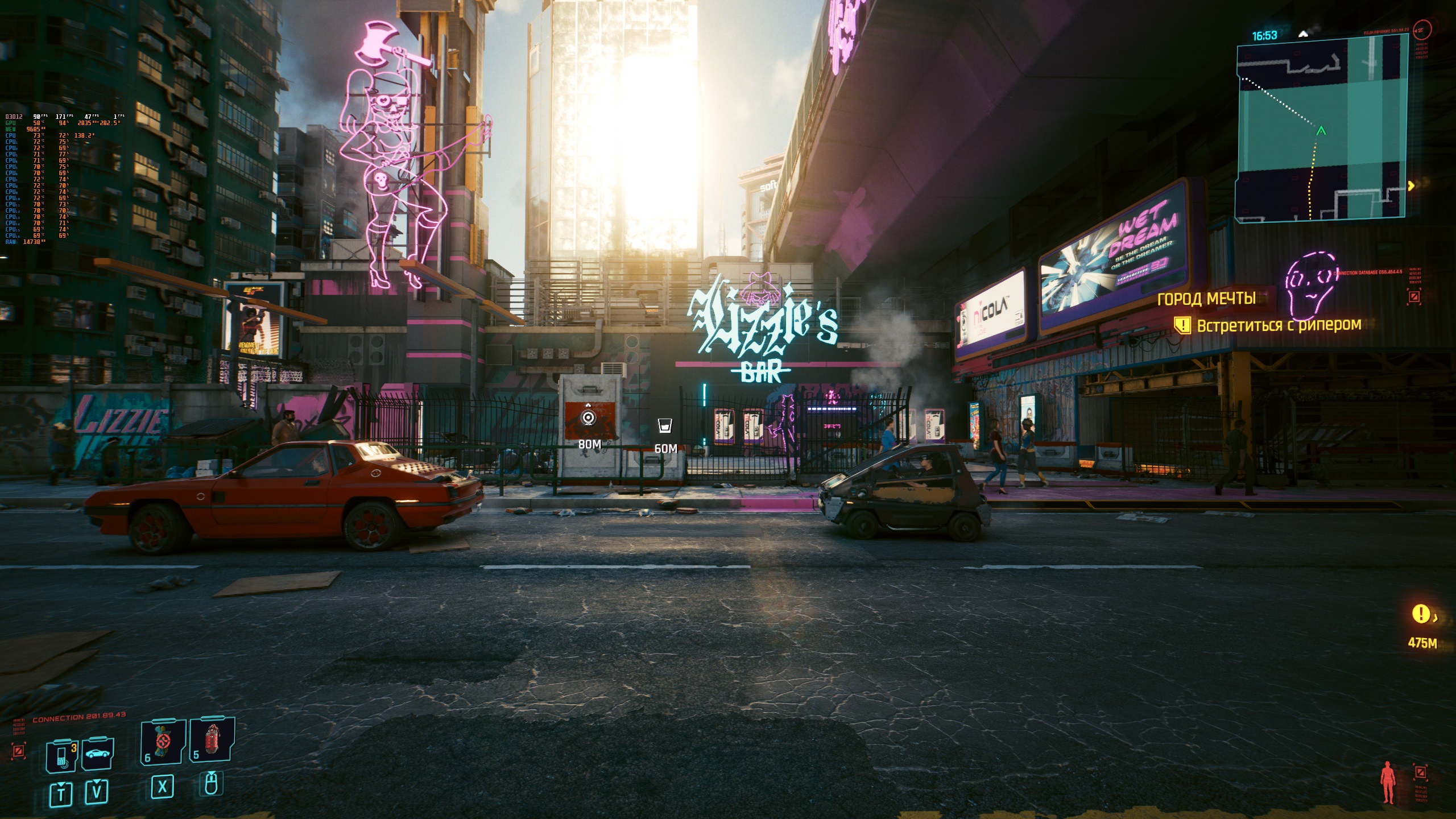1456x819 pixels.
Task: Click the yellow quest marker showing 475M
Action: (1420, 614)
